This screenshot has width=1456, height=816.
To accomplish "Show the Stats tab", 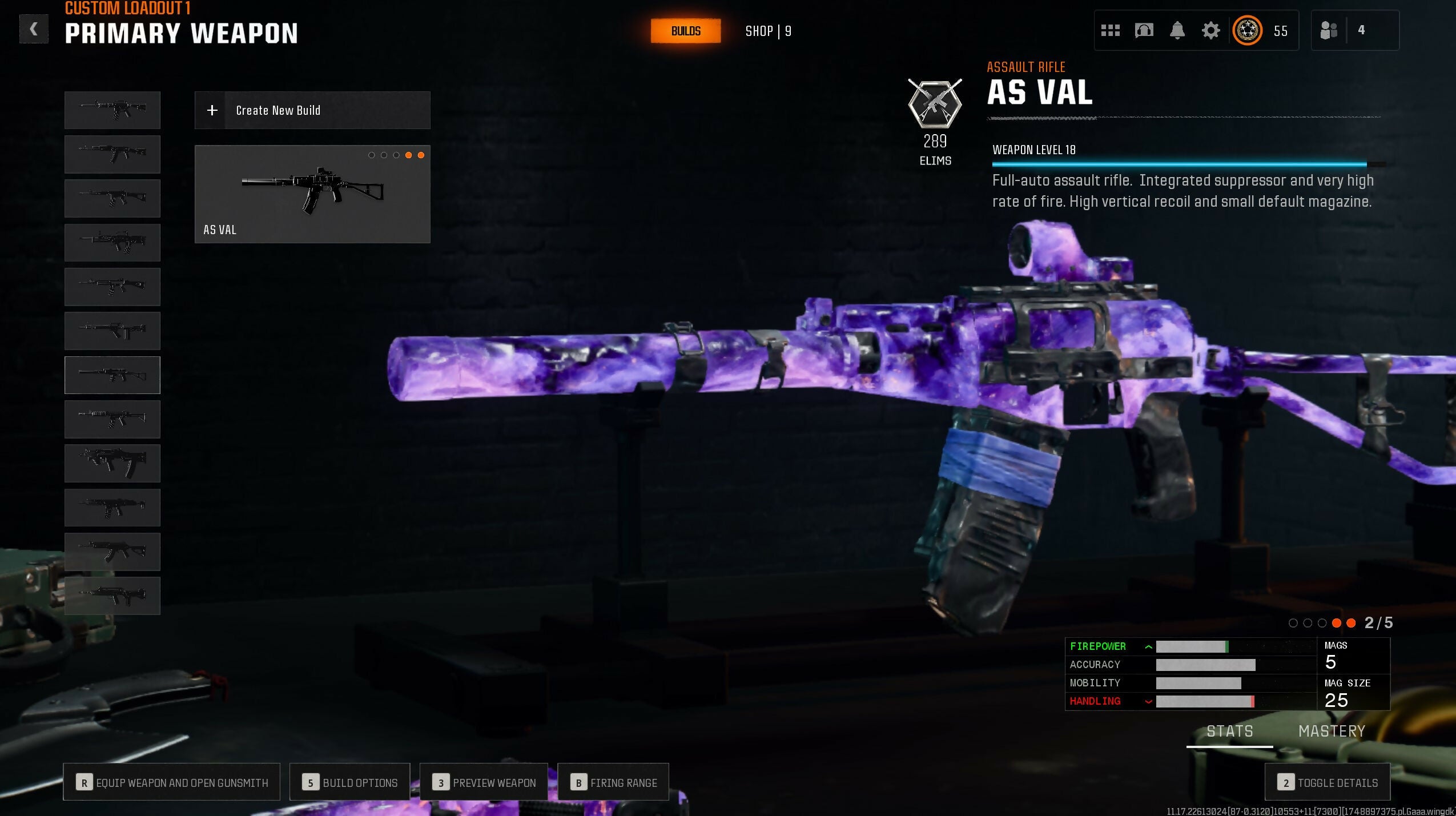I will pos(1229,731).
